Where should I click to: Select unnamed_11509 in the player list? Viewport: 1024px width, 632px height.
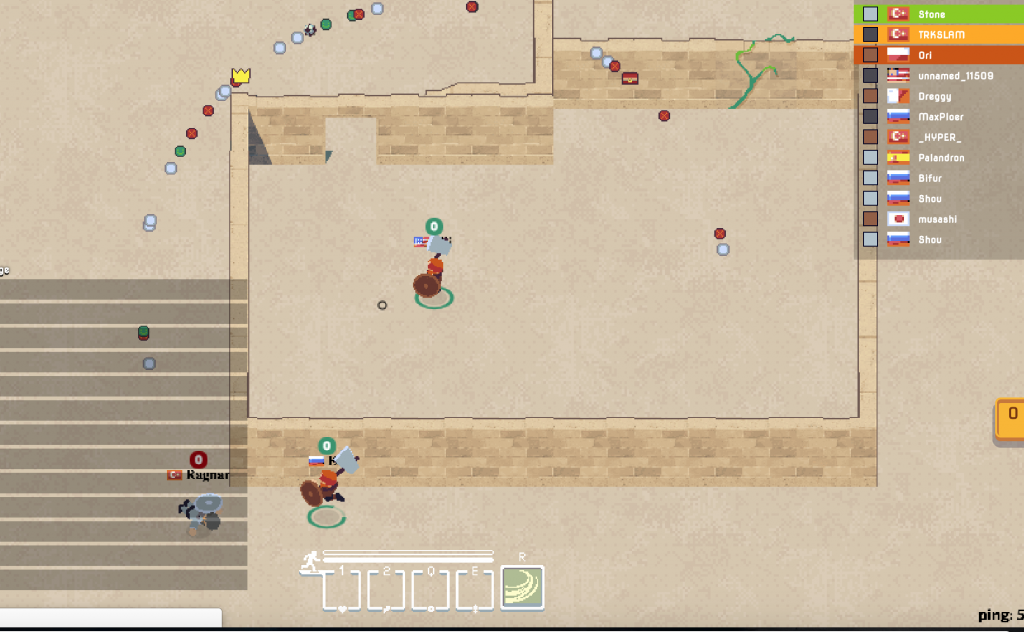(938, 76)
